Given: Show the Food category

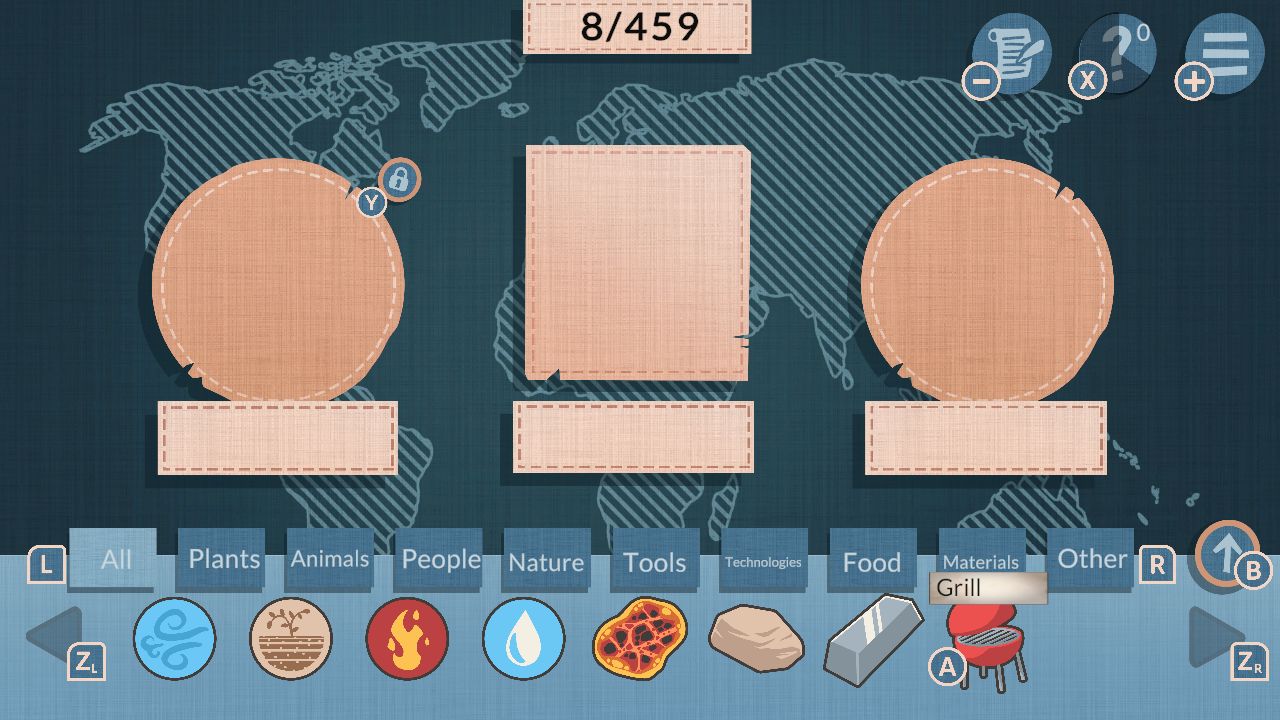Looking at the screenshot, I should [870, 561].
